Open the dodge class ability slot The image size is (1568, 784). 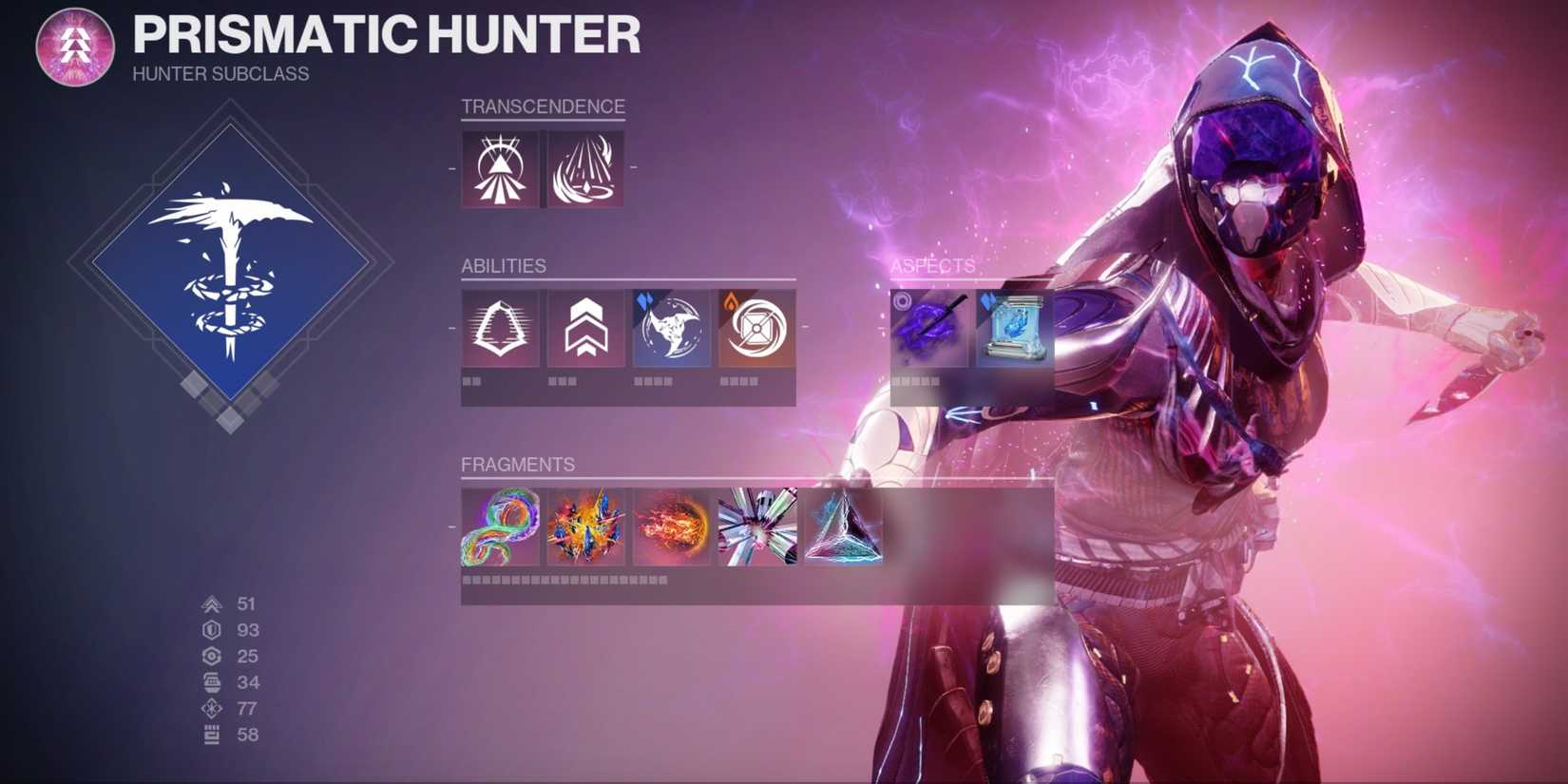[x=499, y=328]
